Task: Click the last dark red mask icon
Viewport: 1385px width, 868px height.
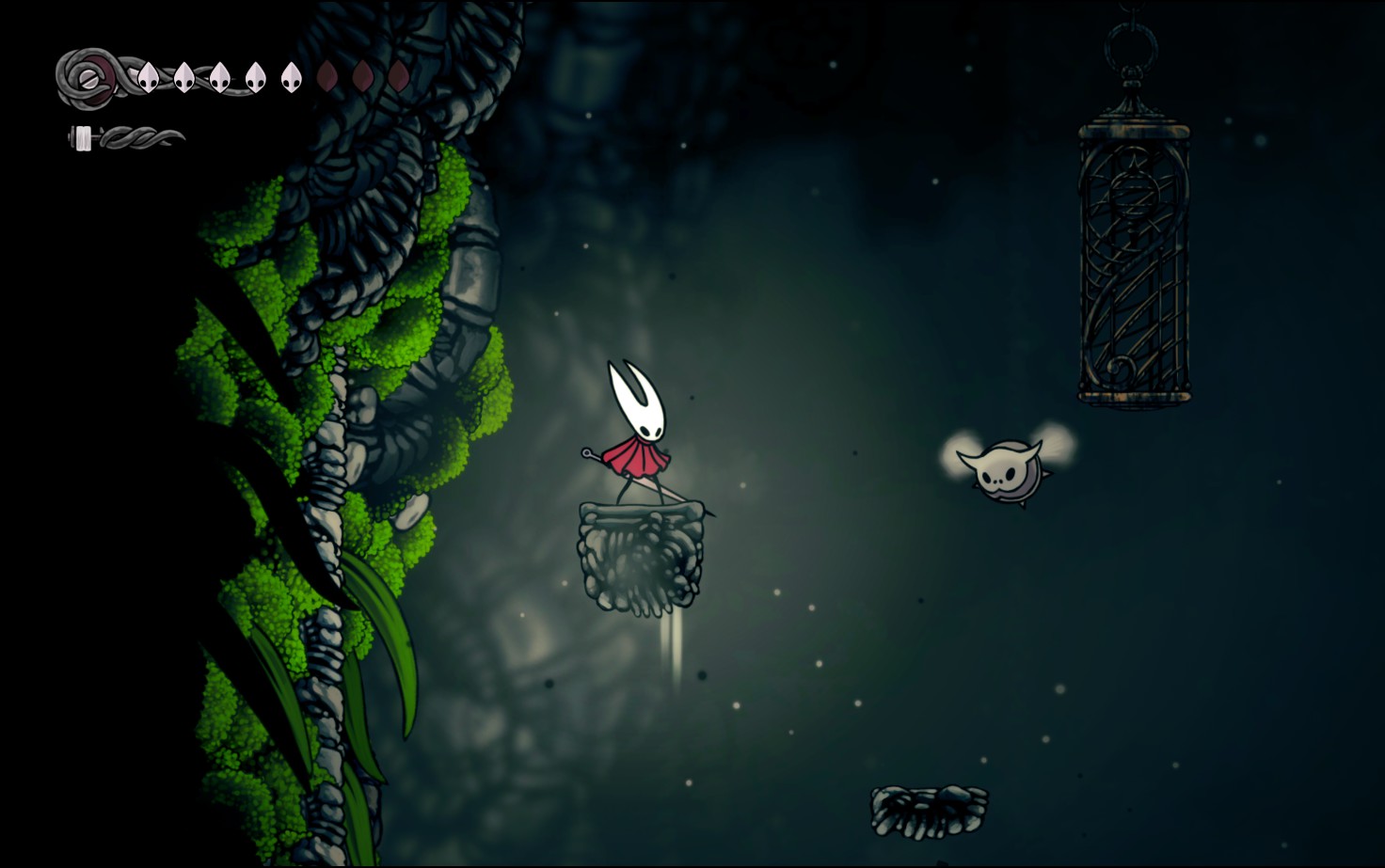Action: pyautogui.click(x=399, y=78)
